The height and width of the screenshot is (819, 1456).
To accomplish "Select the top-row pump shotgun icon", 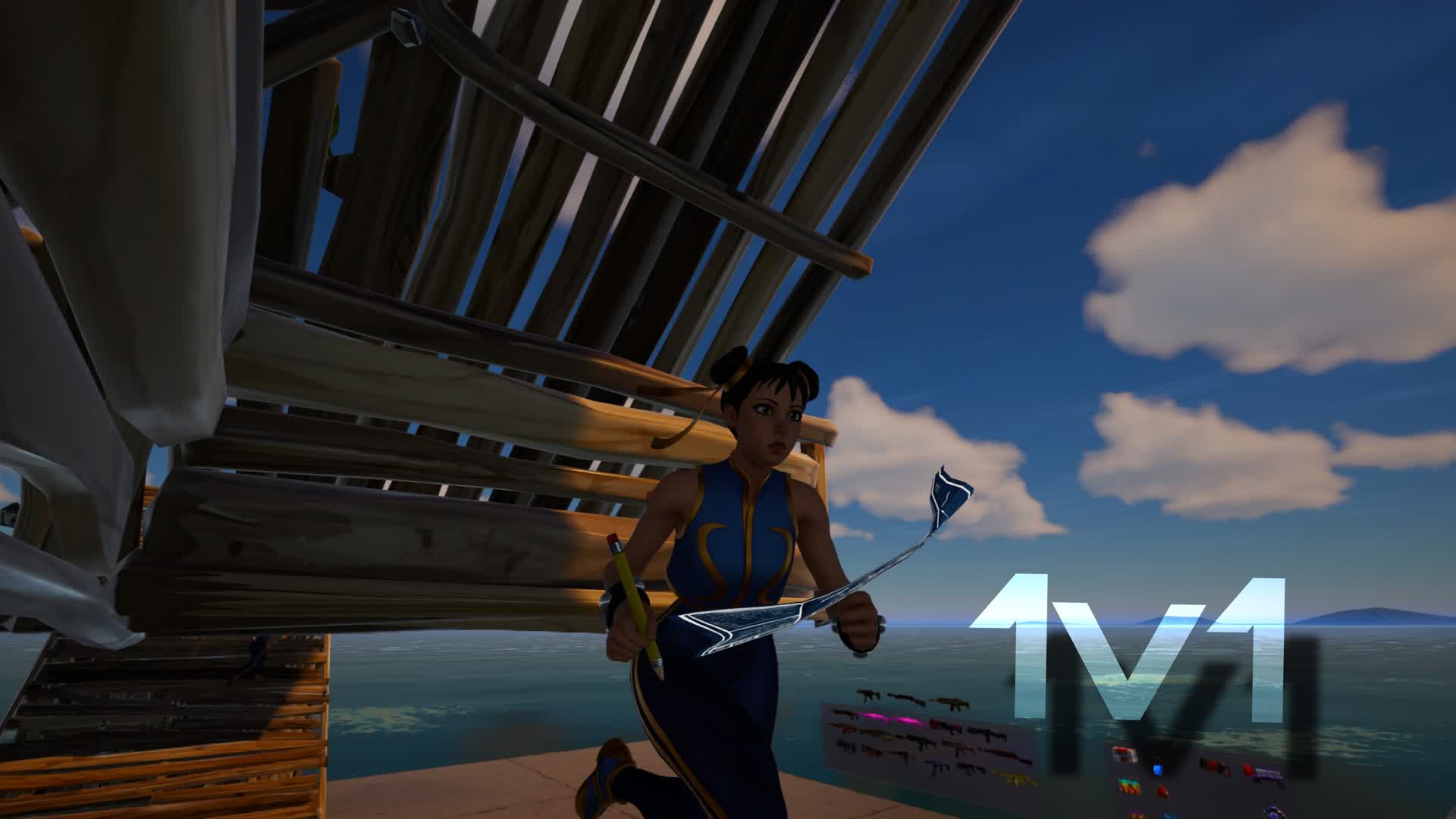I will (x=905, y=698).
